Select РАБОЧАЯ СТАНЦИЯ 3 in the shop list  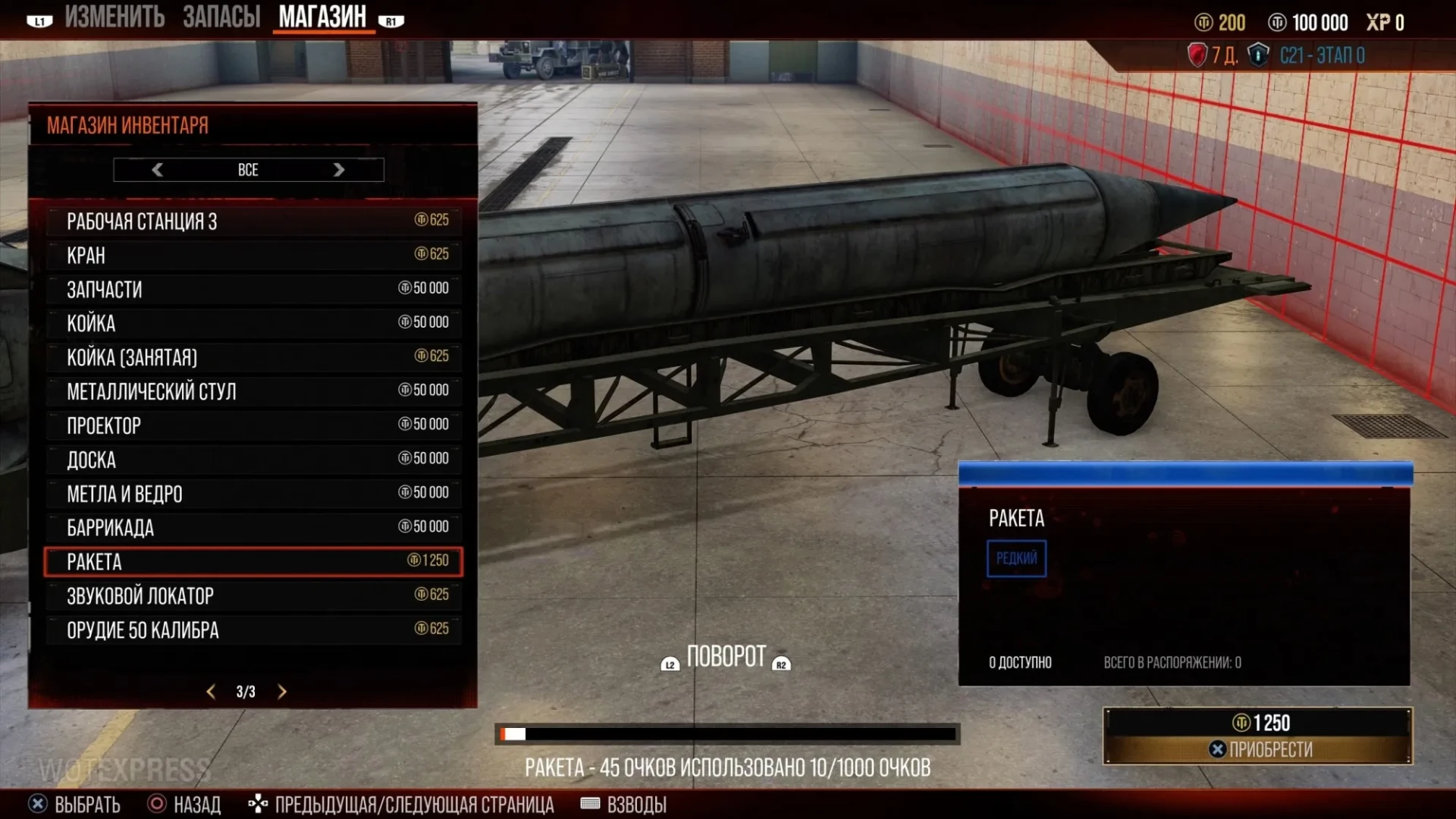coord(253,221)
